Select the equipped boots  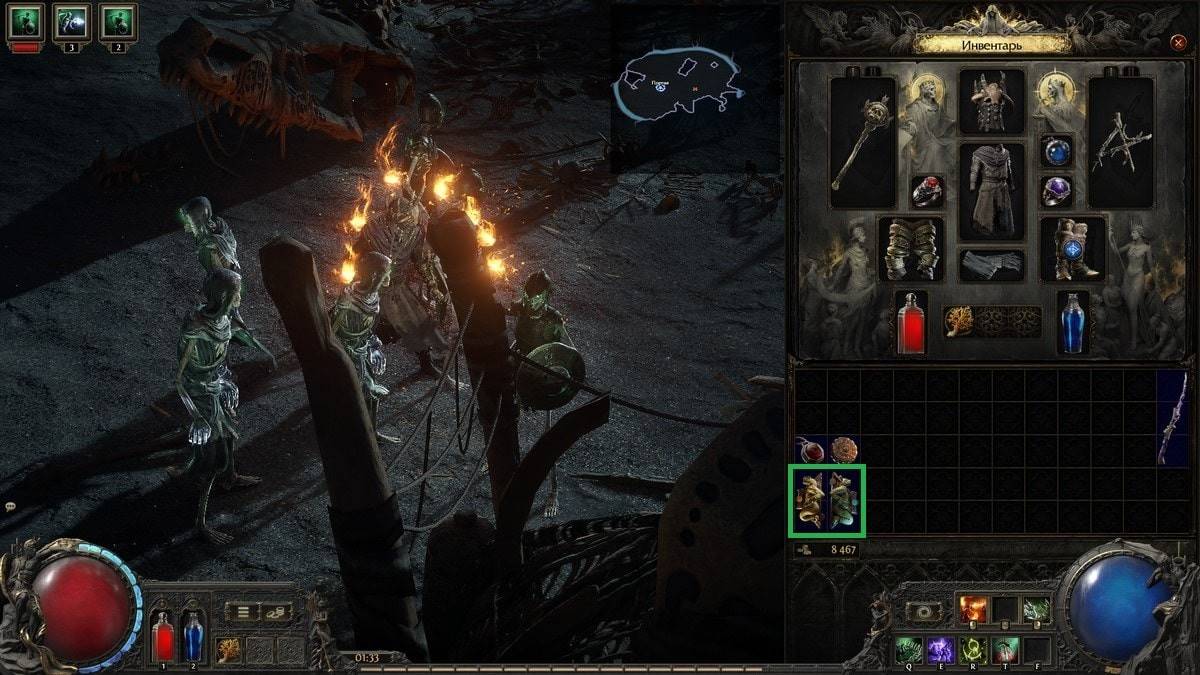point(1073,249)
